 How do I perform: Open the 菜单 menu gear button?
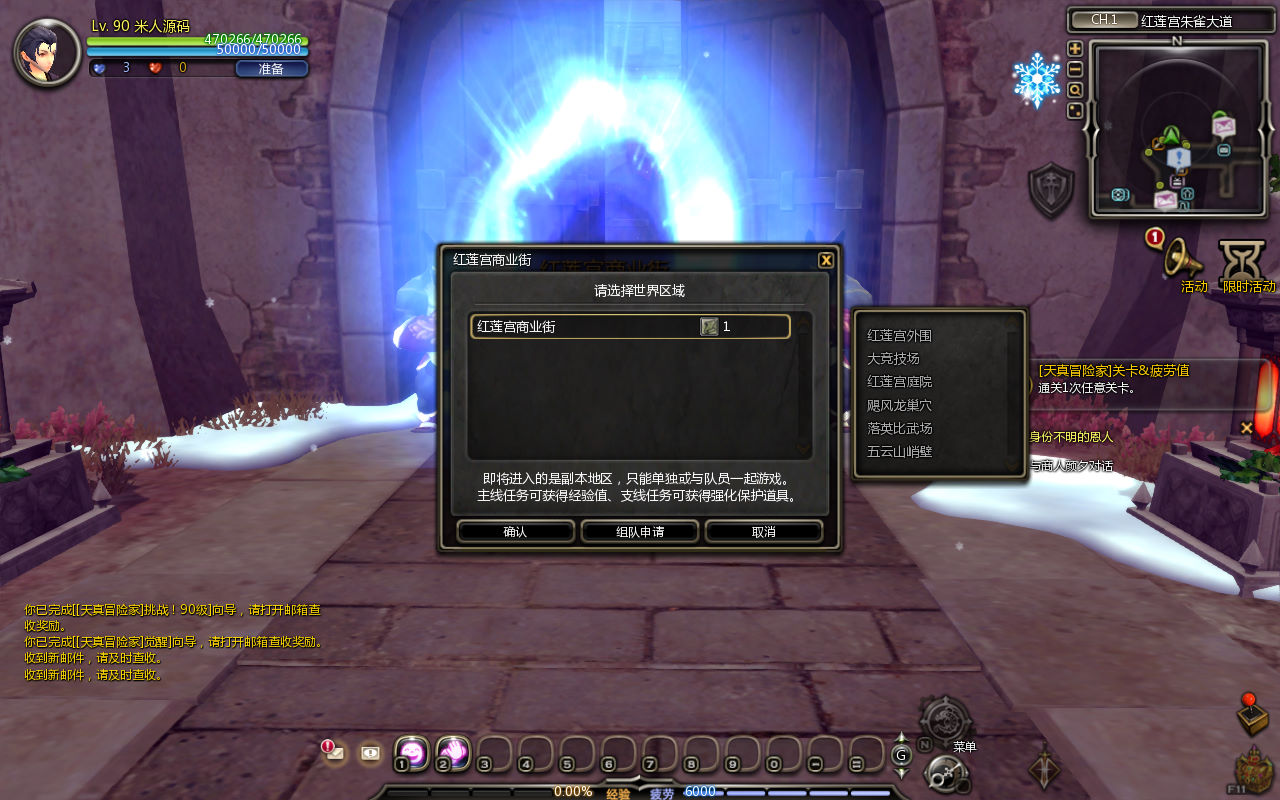point(944,721)
